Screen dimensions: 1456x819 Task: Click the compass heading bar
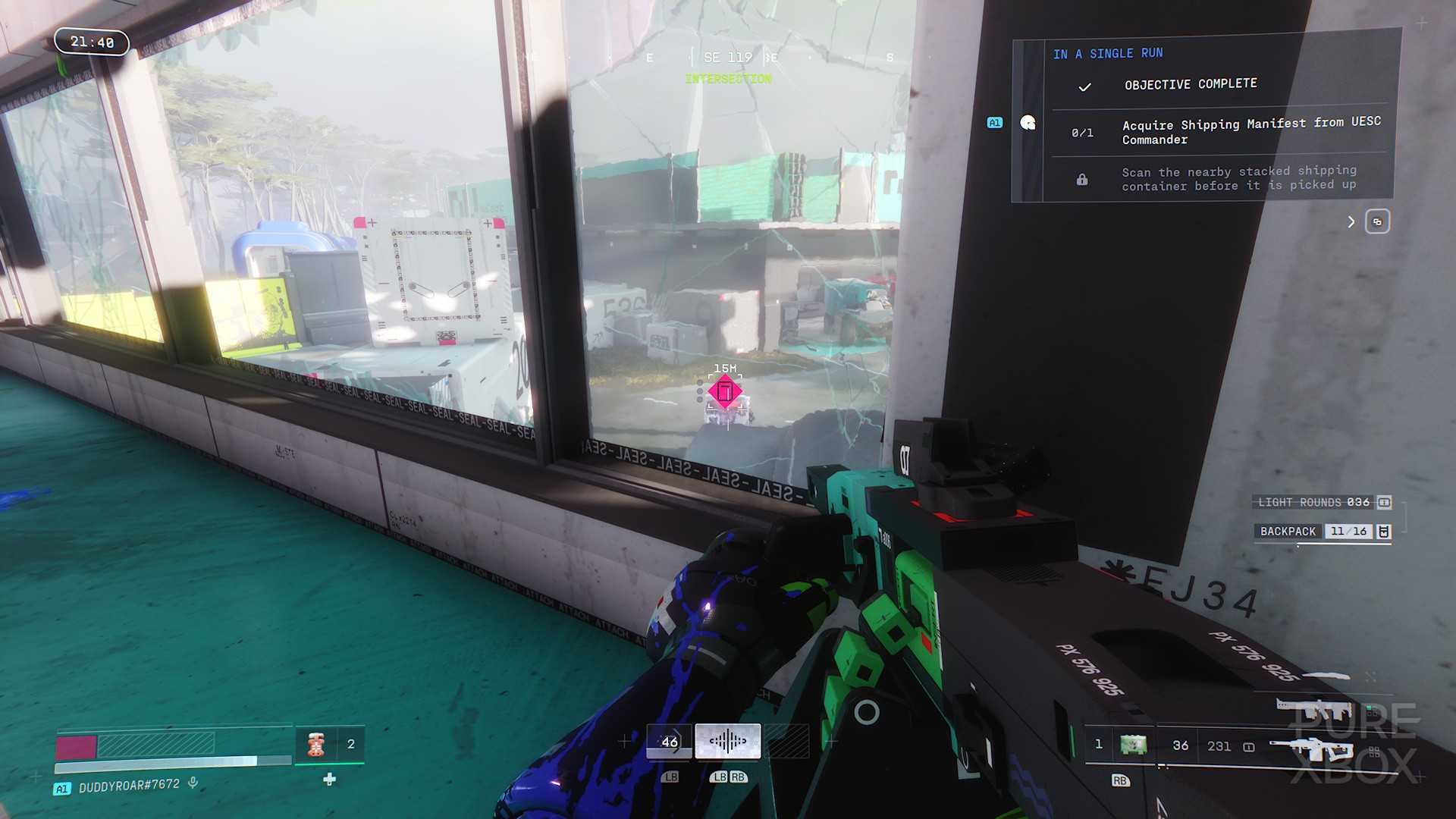point(727,58)
